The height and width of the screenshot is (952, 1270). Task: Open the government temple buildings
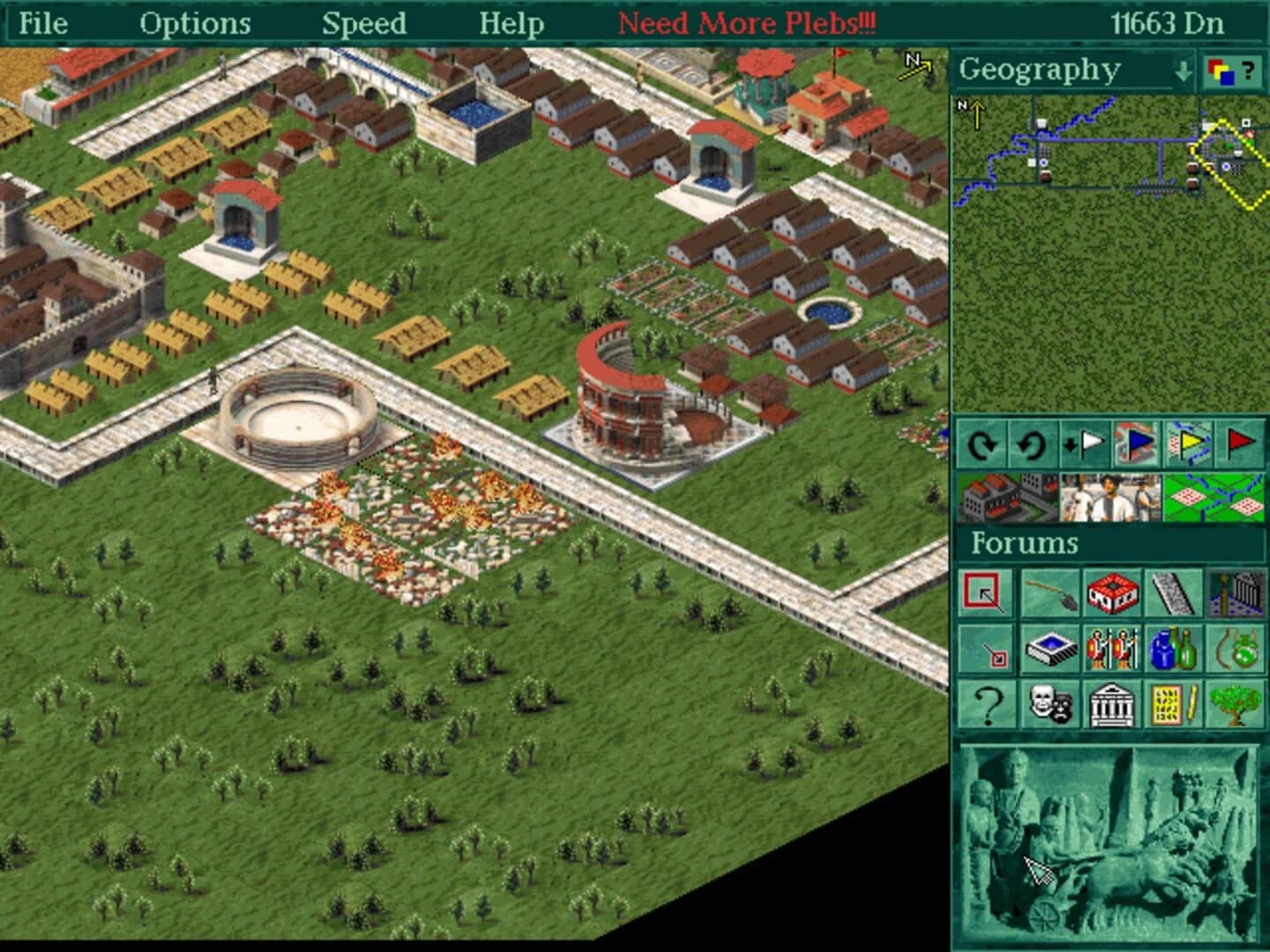tap(1113, 705)
